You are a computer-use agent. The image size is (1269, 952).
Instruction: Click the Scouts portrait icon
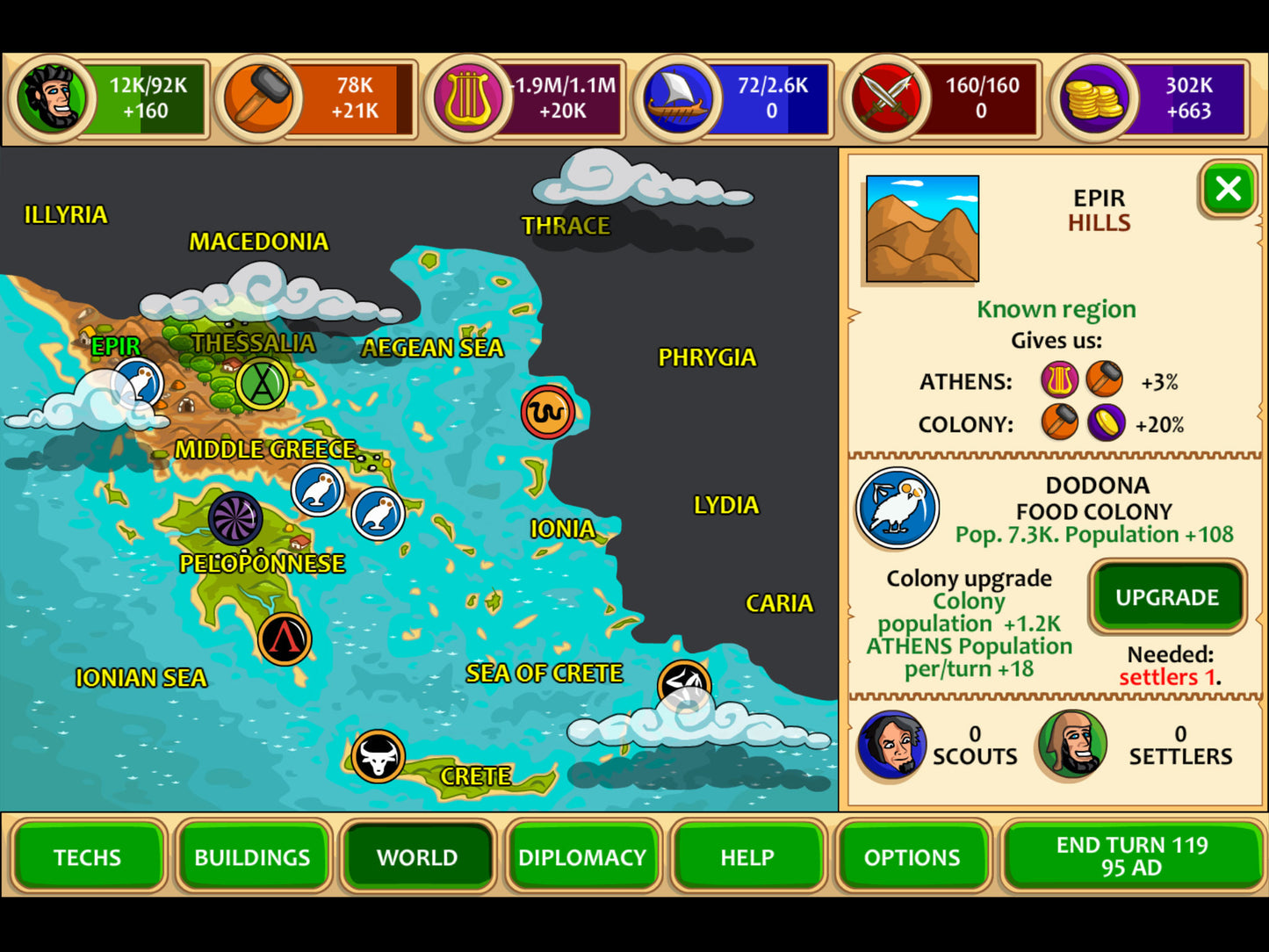891,746
